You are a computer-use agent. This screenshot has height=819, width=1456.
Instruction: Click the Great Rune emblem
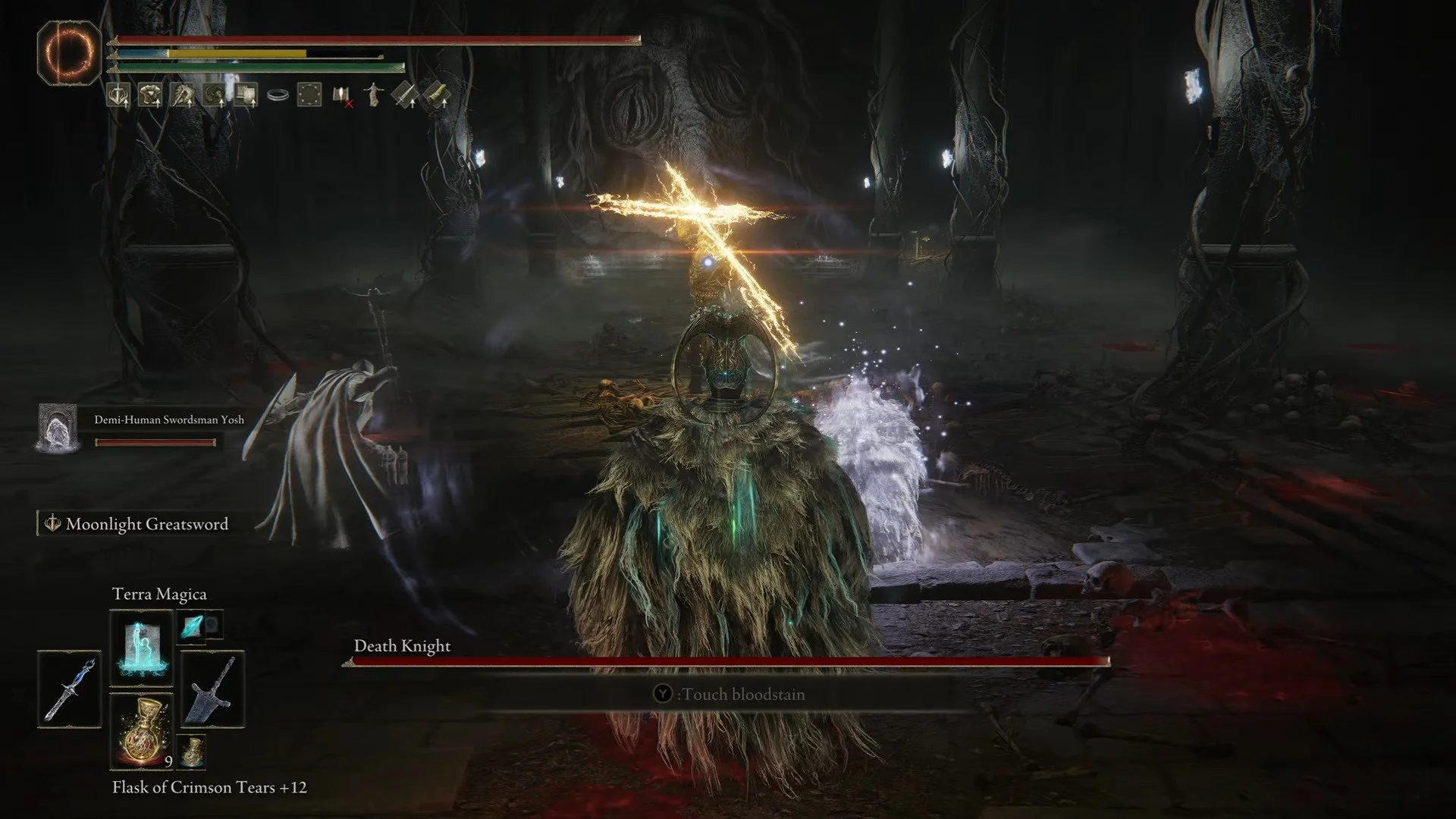(69, 52)
